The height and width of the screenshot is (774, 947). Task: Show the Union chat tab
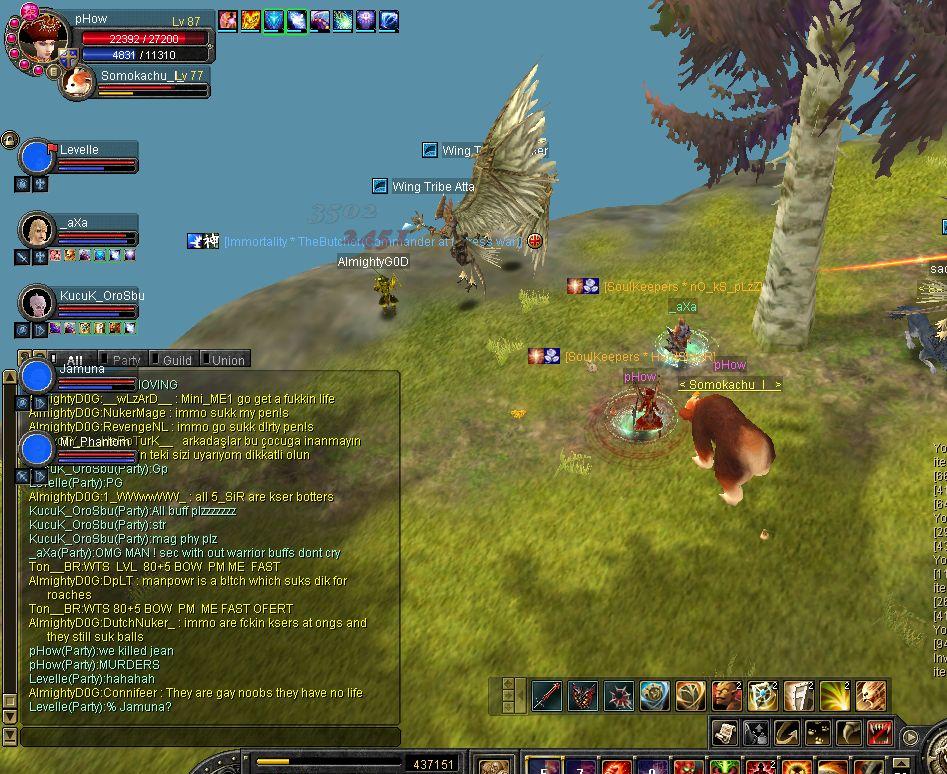227,360
